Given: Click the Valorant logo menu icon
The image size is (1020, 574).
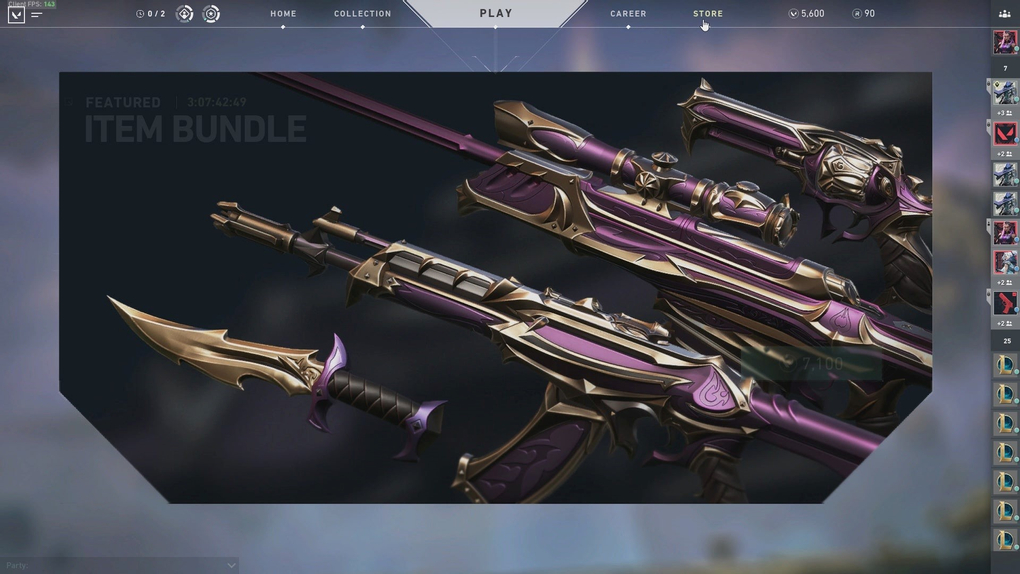Looking at the screenshot, I should 16,15.
